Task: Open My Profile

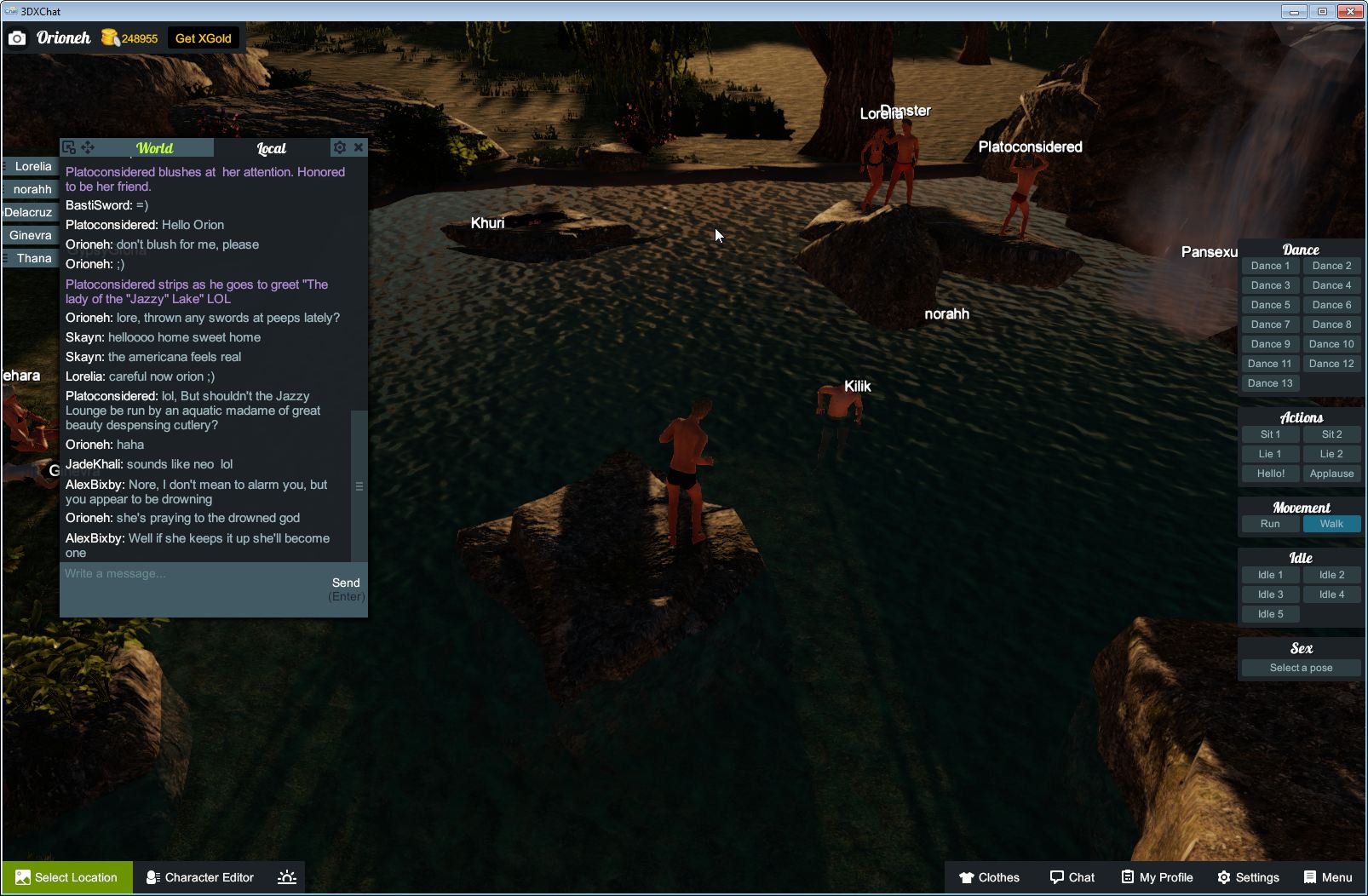Action: (1156, 877)
